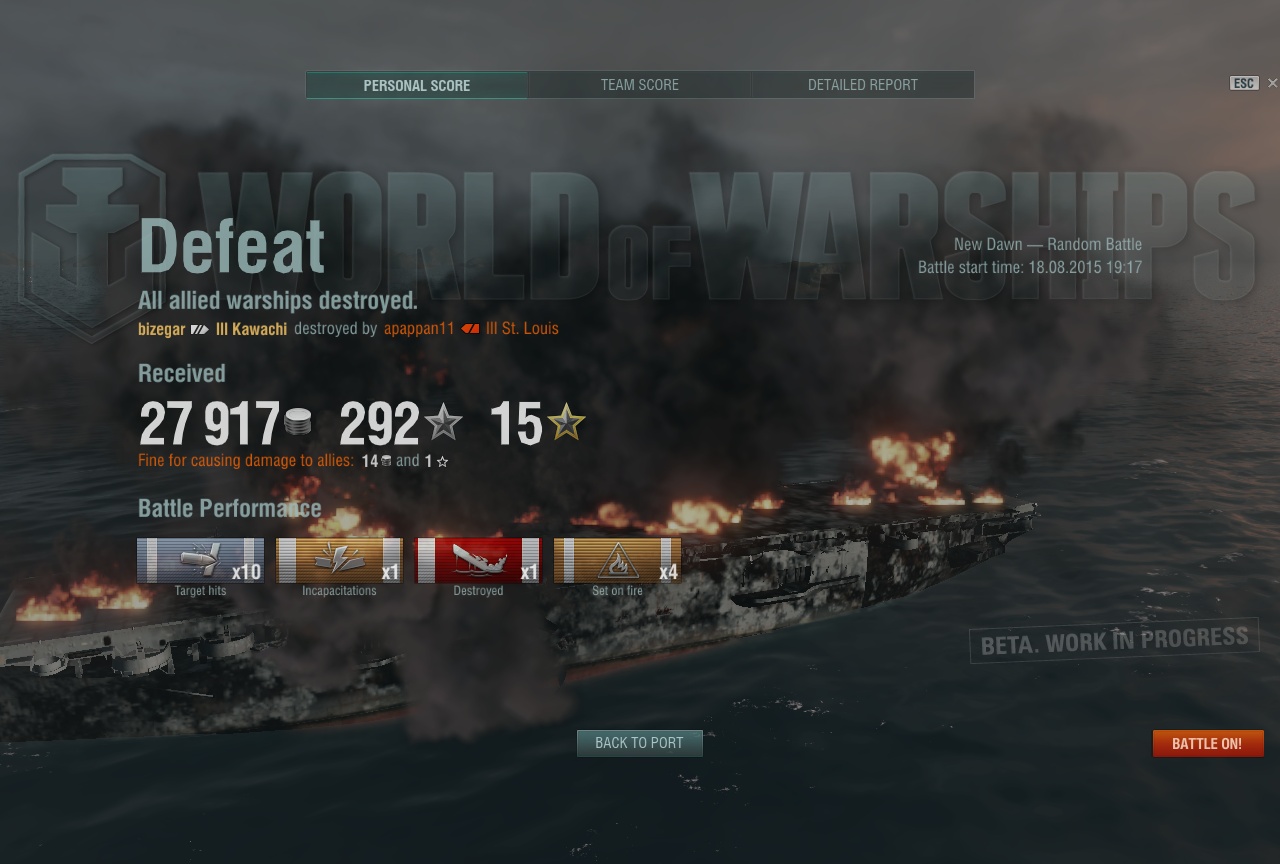The width and height of the screenshot is (1280, 864).
Task: Select the Target hits ribbon
Action: coord(200,560)
